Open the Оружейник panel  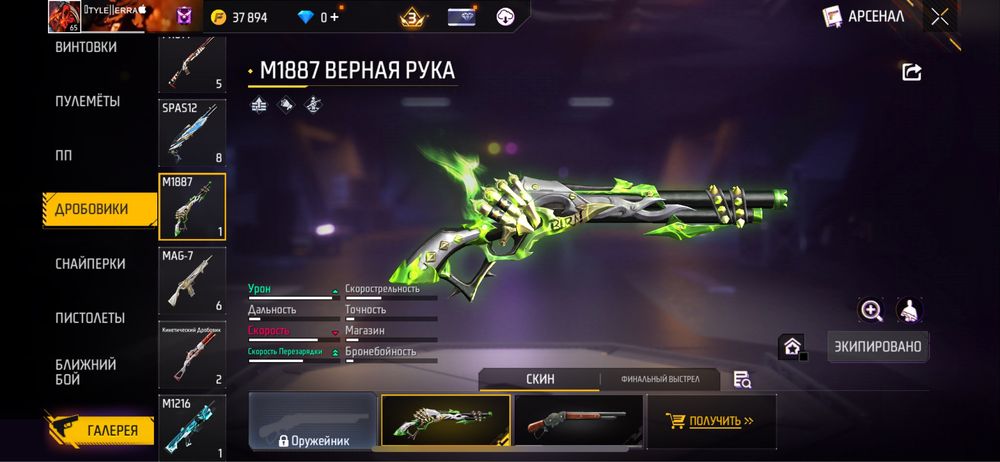(x=313, y=421)
